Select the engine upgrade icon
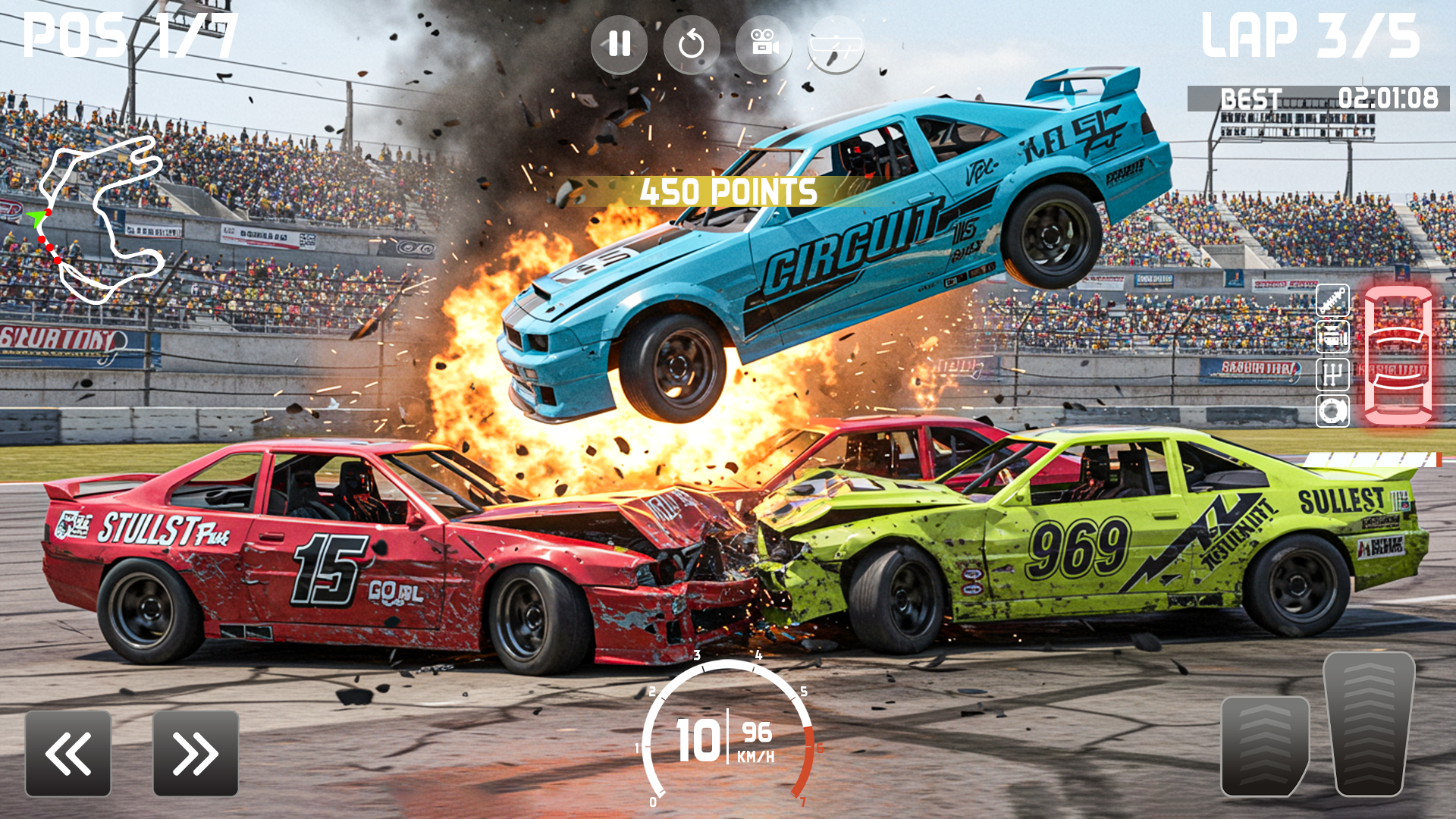 1332,336
